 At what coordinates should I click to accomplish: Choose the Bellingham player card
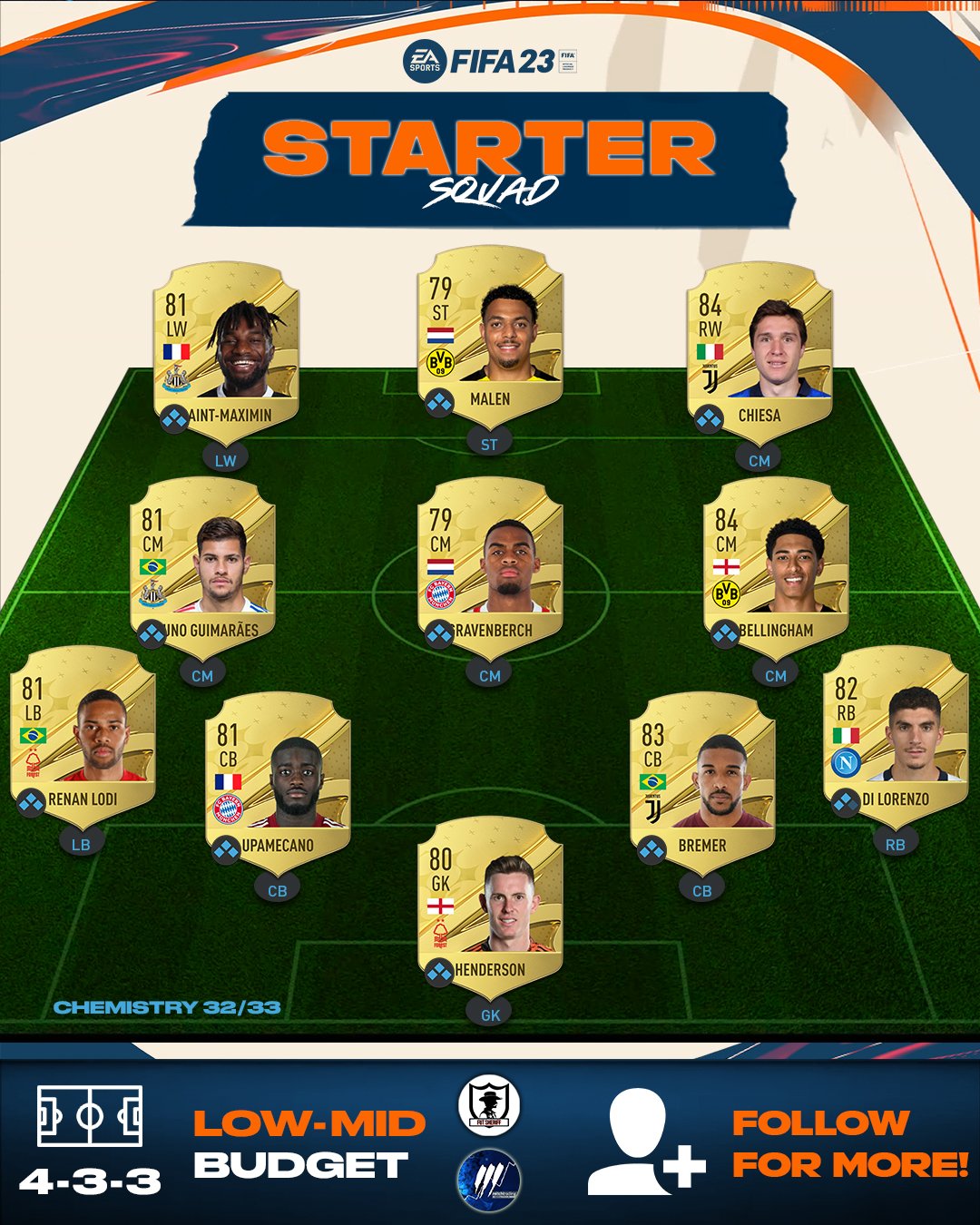coord(776,564)
